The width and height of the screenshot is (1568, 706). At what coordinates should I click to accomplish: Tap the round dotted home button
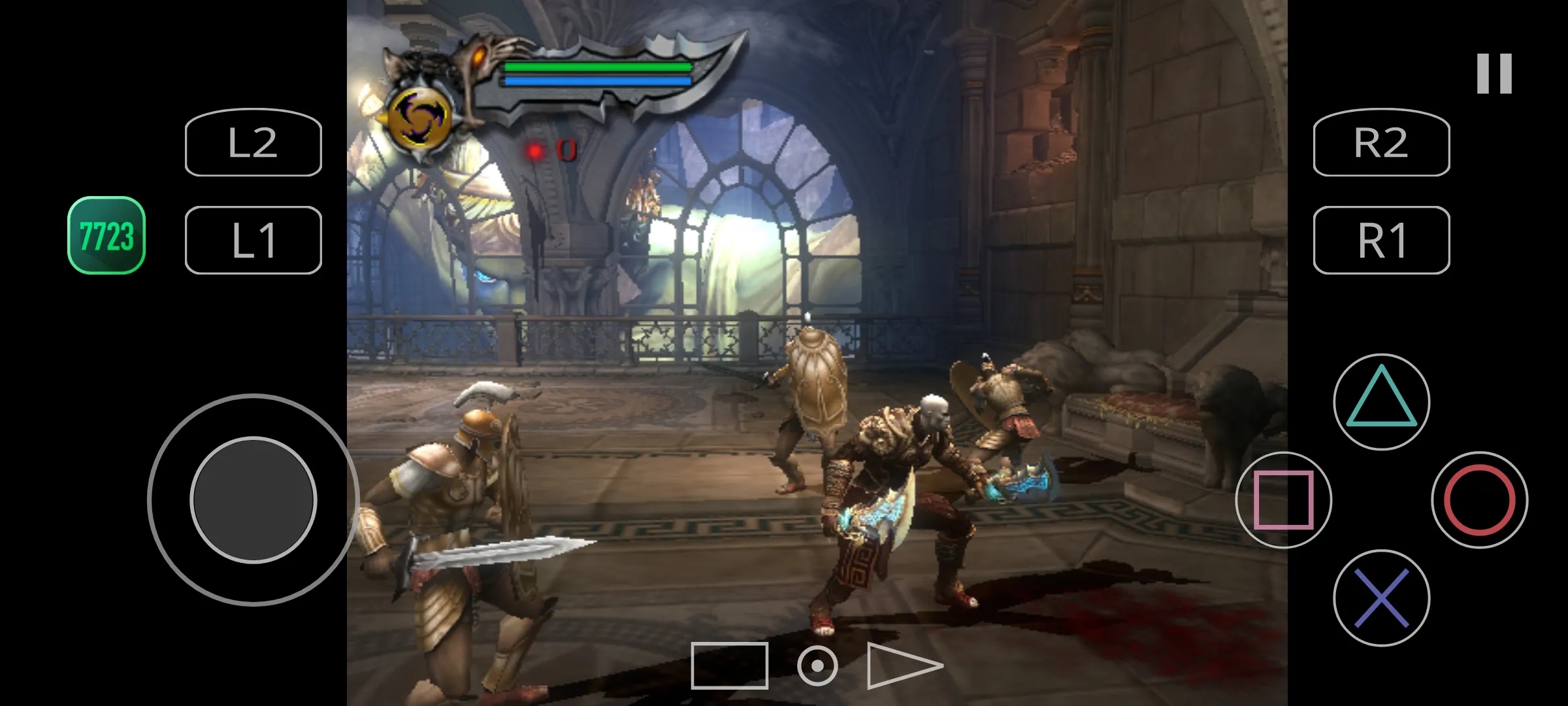(817, 665)
